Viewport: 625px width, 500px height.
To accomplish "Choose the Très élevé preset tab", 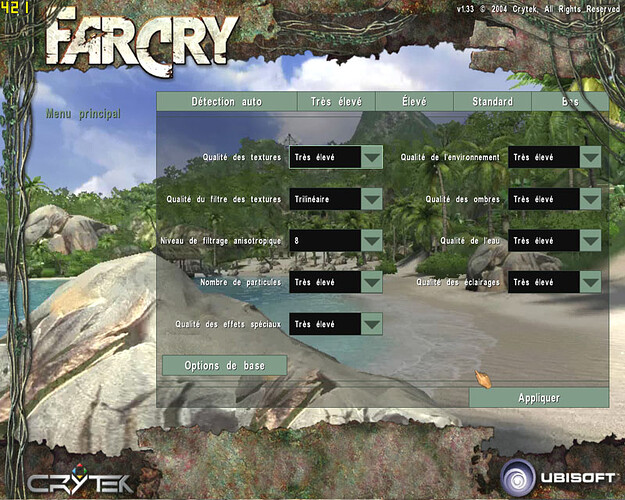I will 335,101.
